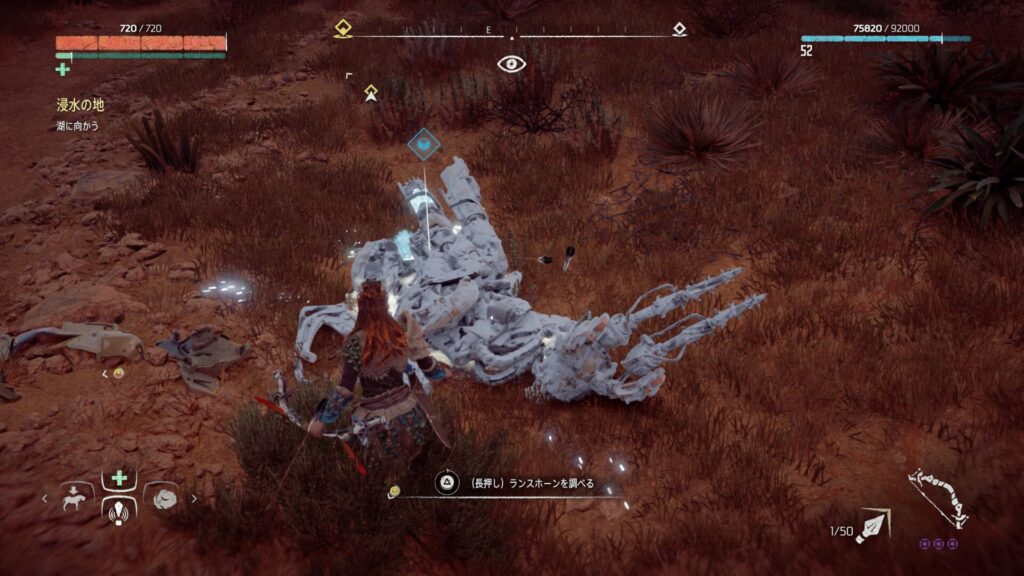Viewport: 1024px width, 576px height.
Task: Activate the lure call signal icon
Action: click(x=120, y=509)
